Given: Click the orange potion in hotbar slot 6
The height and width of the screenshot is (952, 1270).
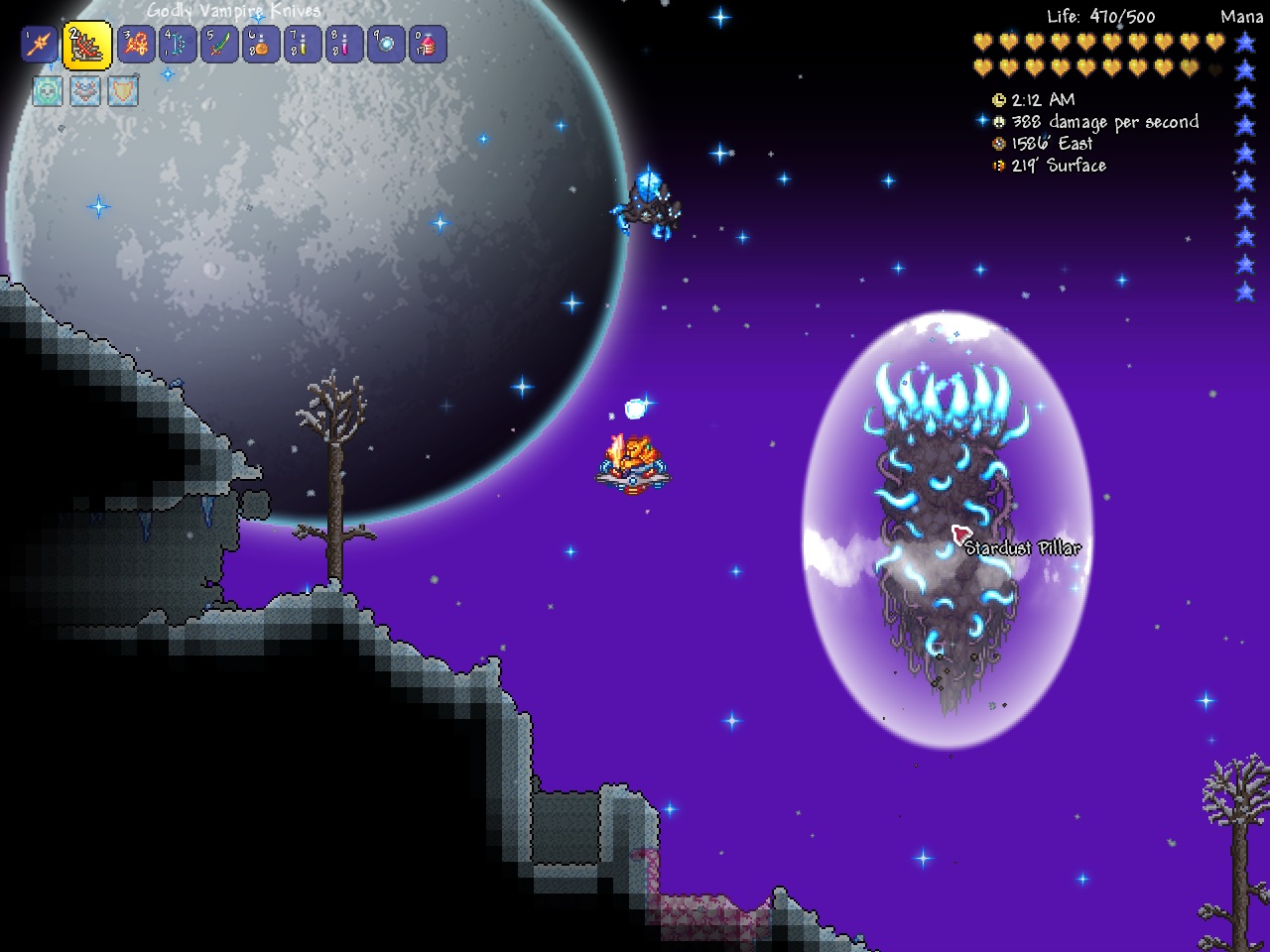Looking at the screenshot, I should pyautogui.click(x=261, y=45).
